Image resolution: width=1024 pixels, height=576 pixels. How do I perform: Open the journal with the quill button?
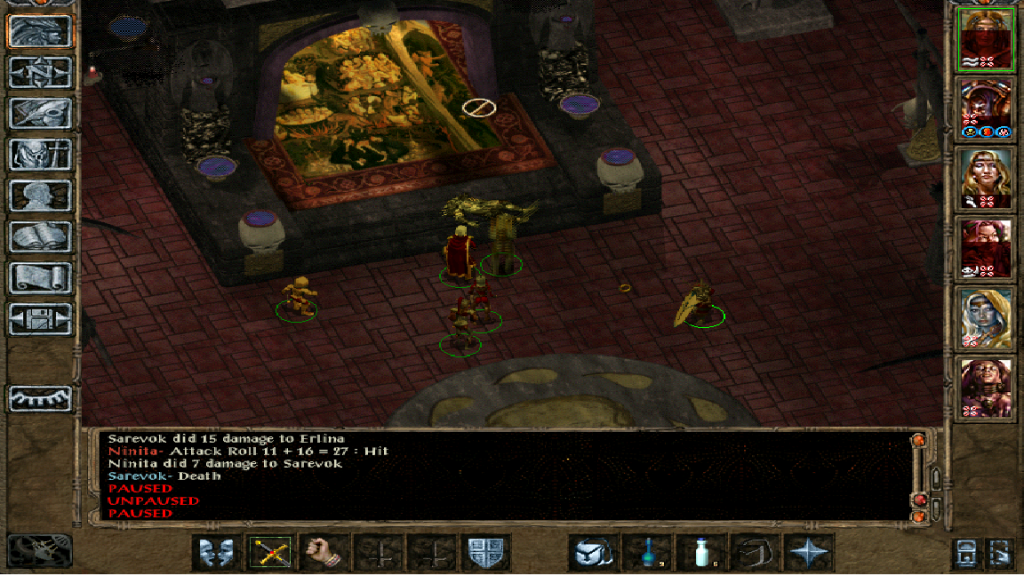click(x=41, y=113)
